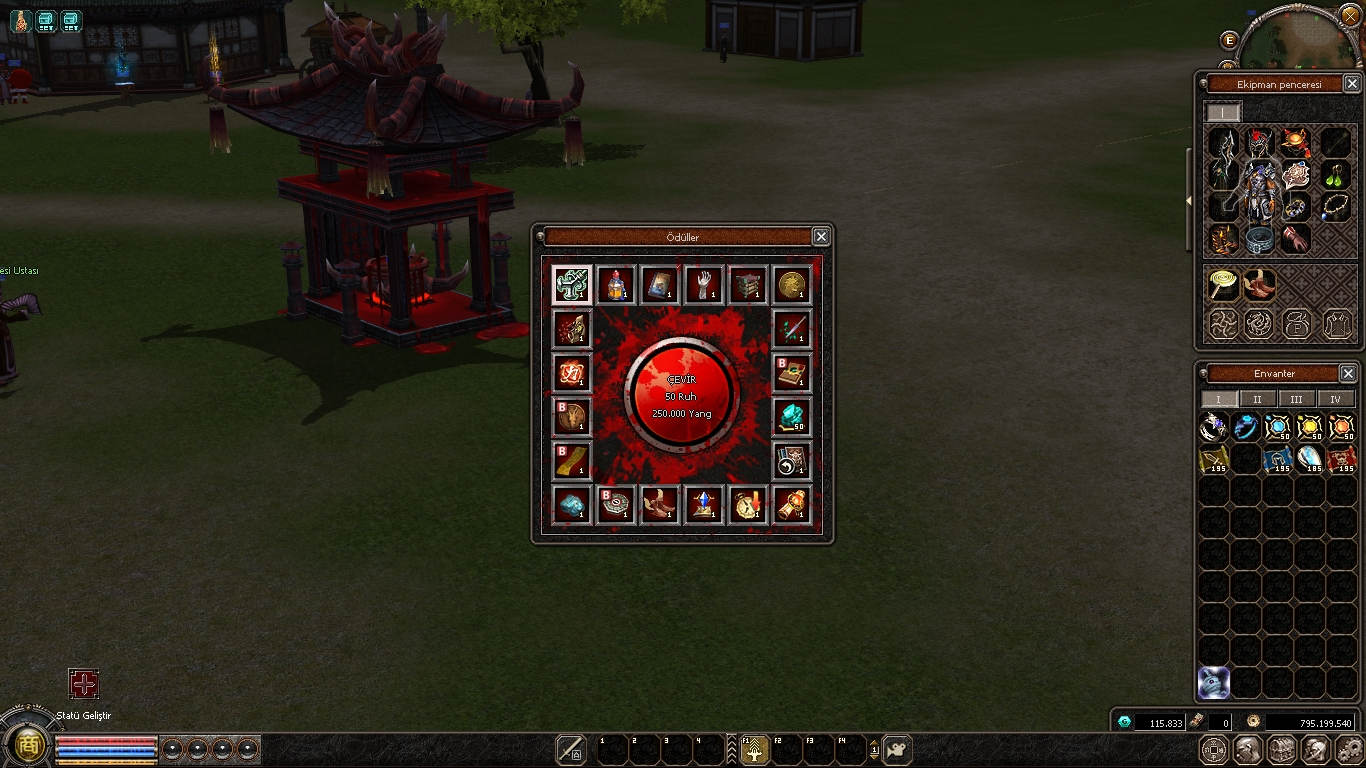Select the white bunny item in inventory
The width and height of the screenshot is (1366, 768).
1214,682
